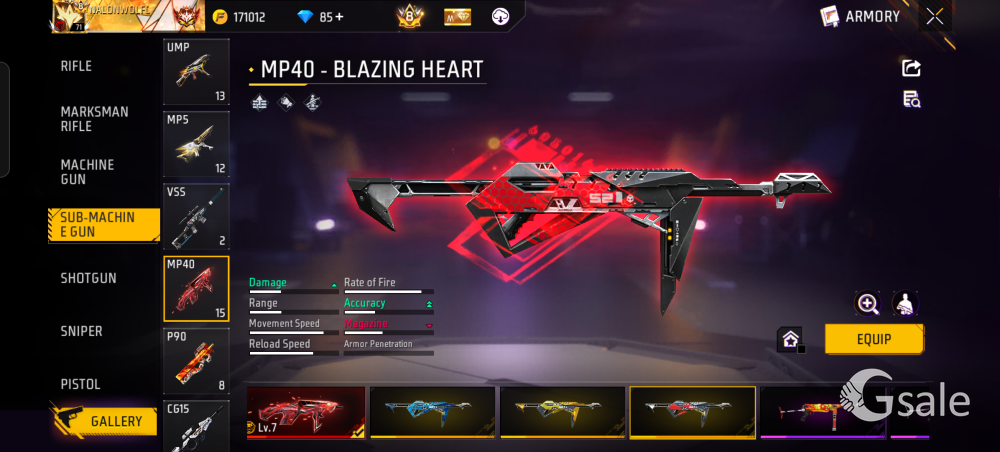
Task: Click the magnifying glass zoom icon
Action: (868, 304)
